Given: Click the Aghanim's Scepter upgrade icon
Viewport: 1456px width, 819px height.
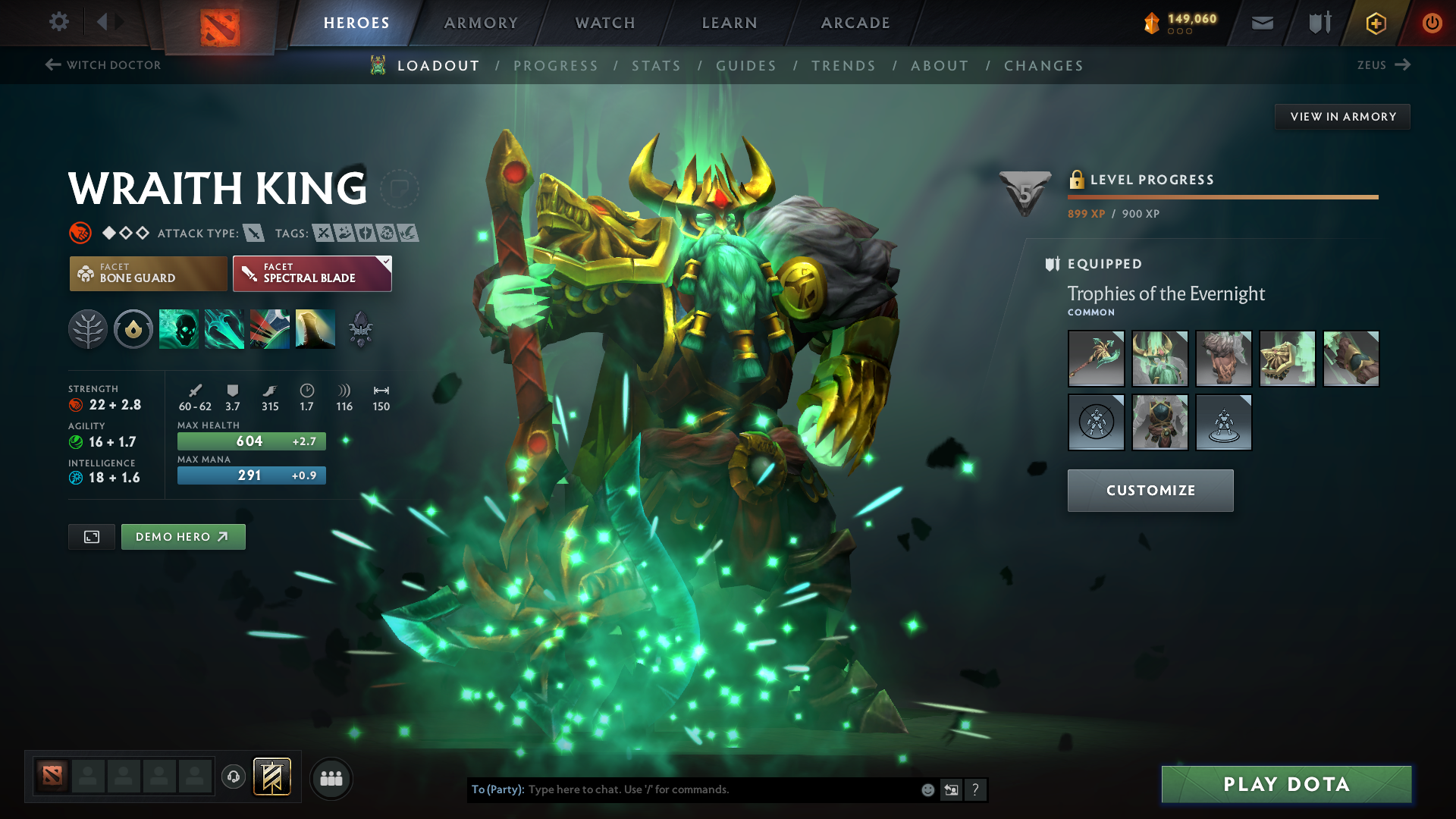Looking at the screenshot, I should point(361,328).
